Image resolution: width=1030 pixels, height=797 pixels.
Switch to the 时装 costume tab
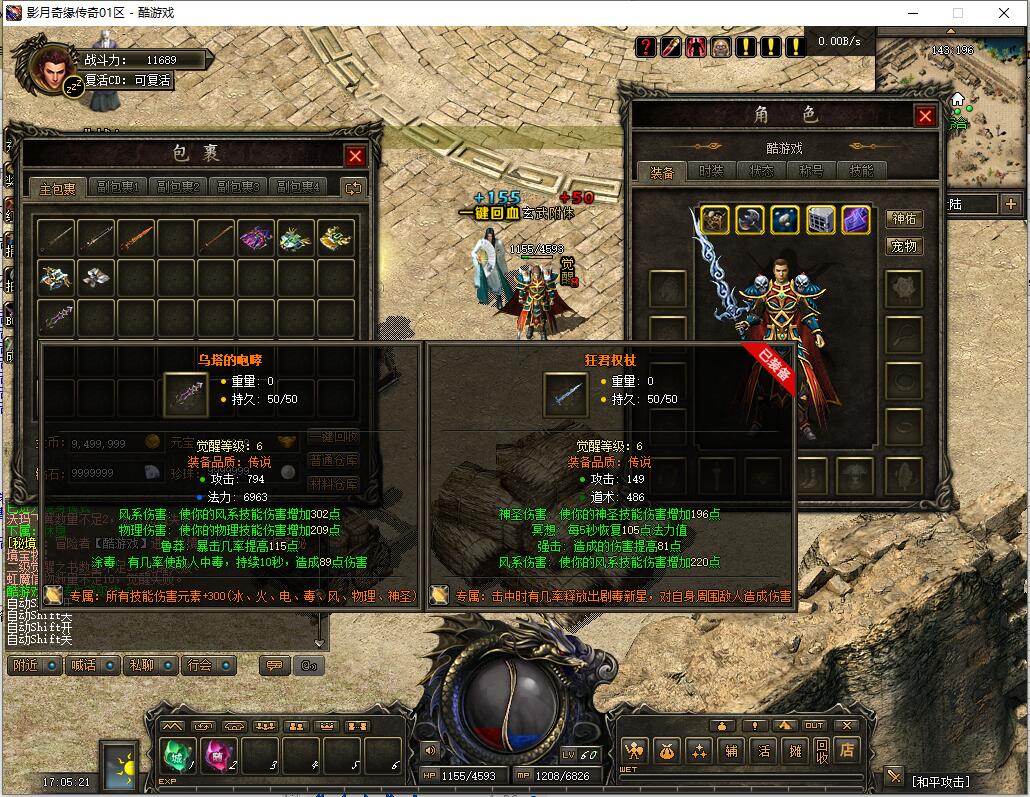pyautogui.click(x=711, y=172)
